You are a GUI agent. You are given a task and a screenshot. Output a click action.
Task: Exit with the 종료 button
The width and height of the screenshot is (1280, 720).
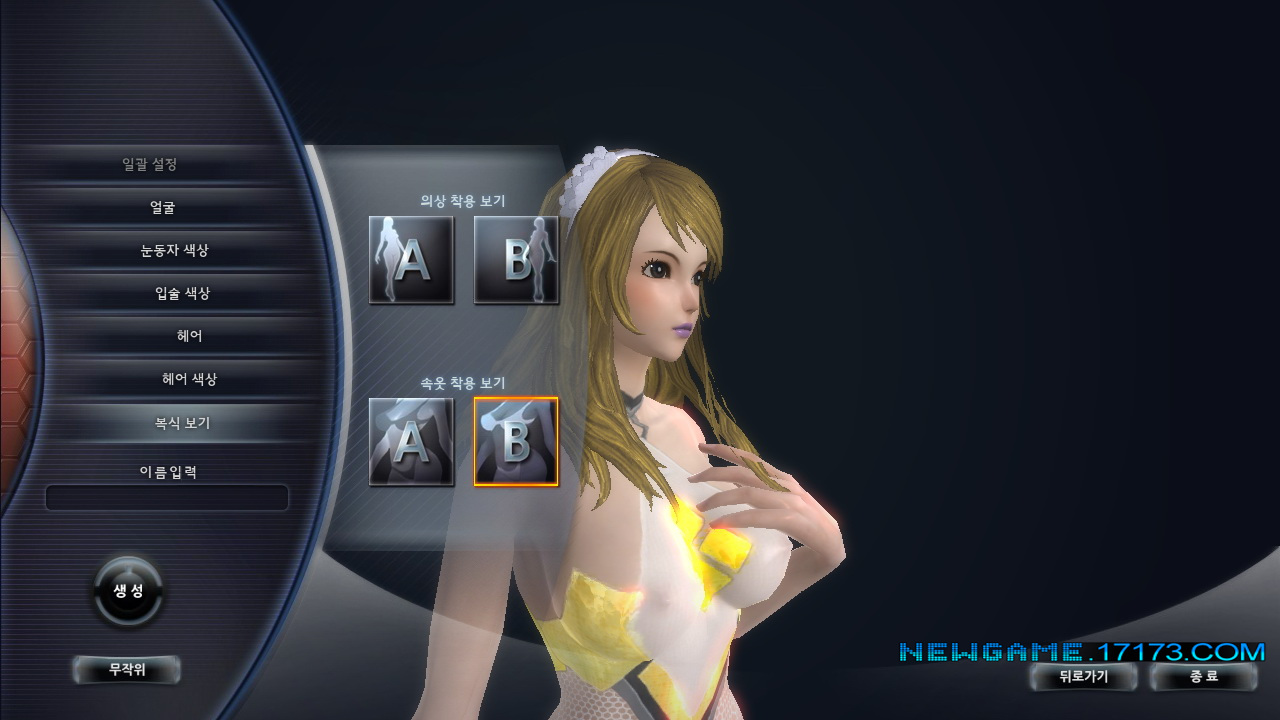1204,677
